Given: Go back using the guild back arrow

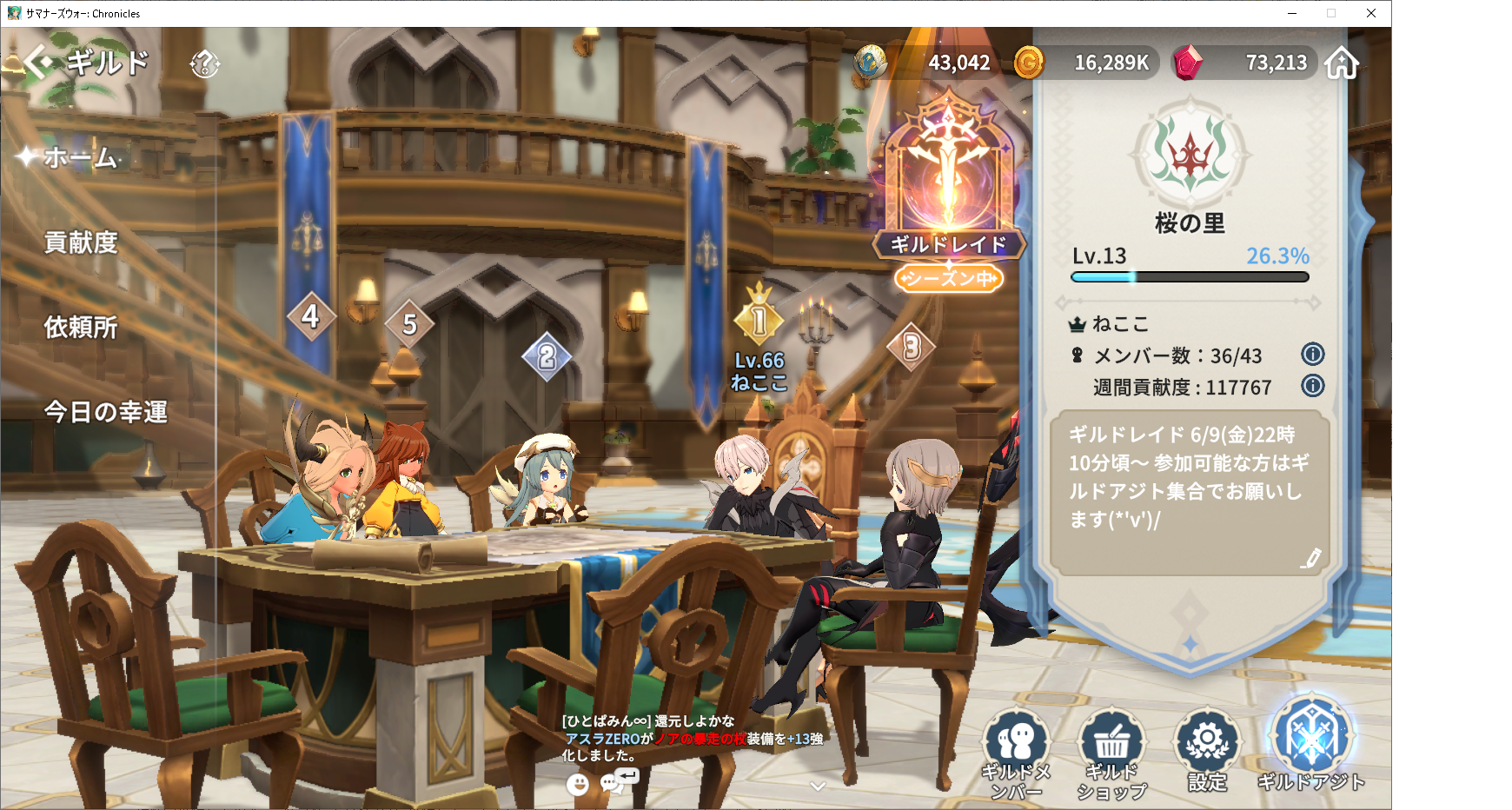Looking at the screenshot, I should pyautogui.click(x=37, y=63).
